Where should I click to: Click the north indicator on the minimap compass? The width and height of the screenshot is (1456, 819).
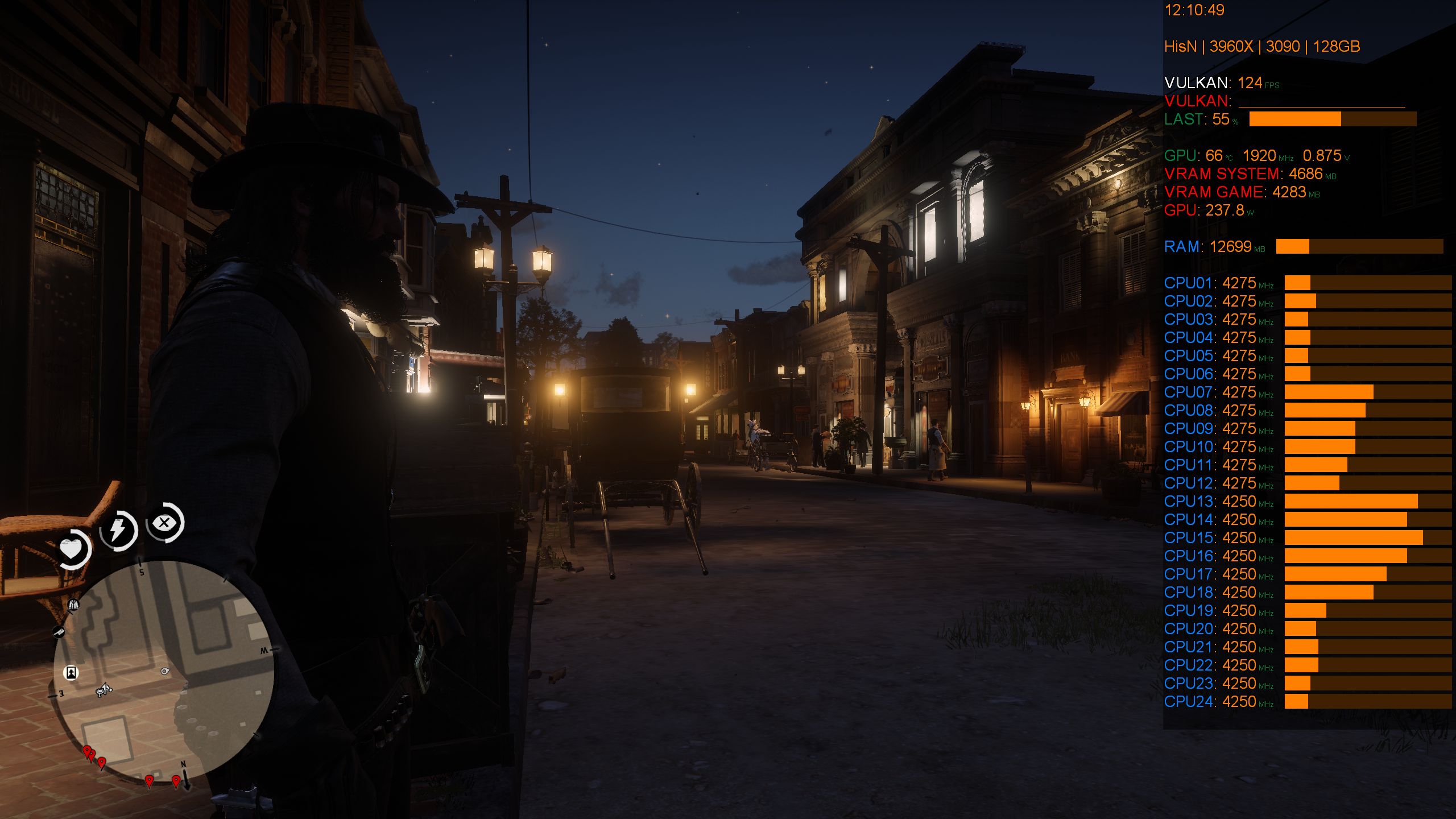click(183, 766)
